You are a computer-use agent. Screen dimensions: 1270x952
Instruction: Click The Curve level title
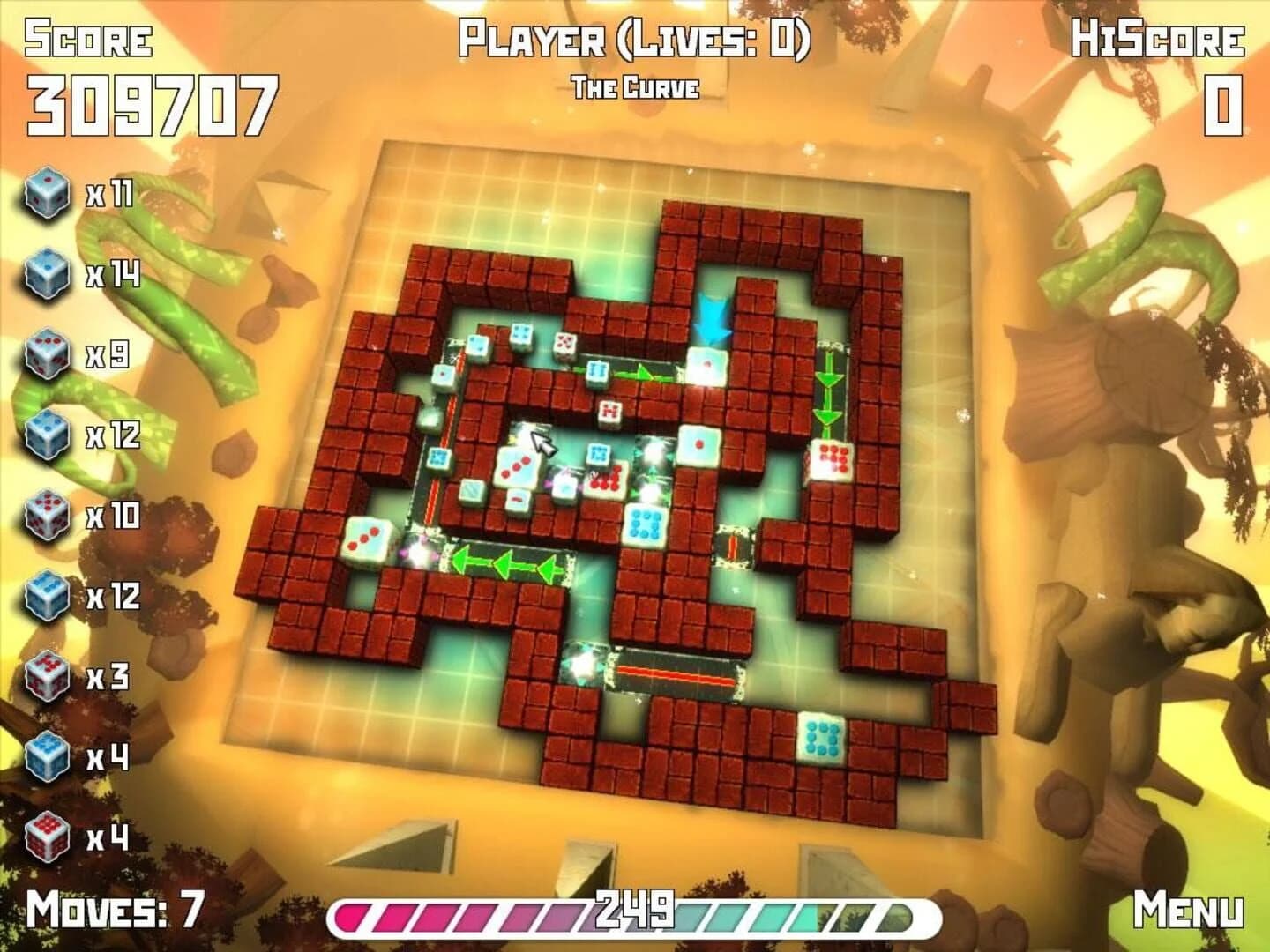pos(637,87)
